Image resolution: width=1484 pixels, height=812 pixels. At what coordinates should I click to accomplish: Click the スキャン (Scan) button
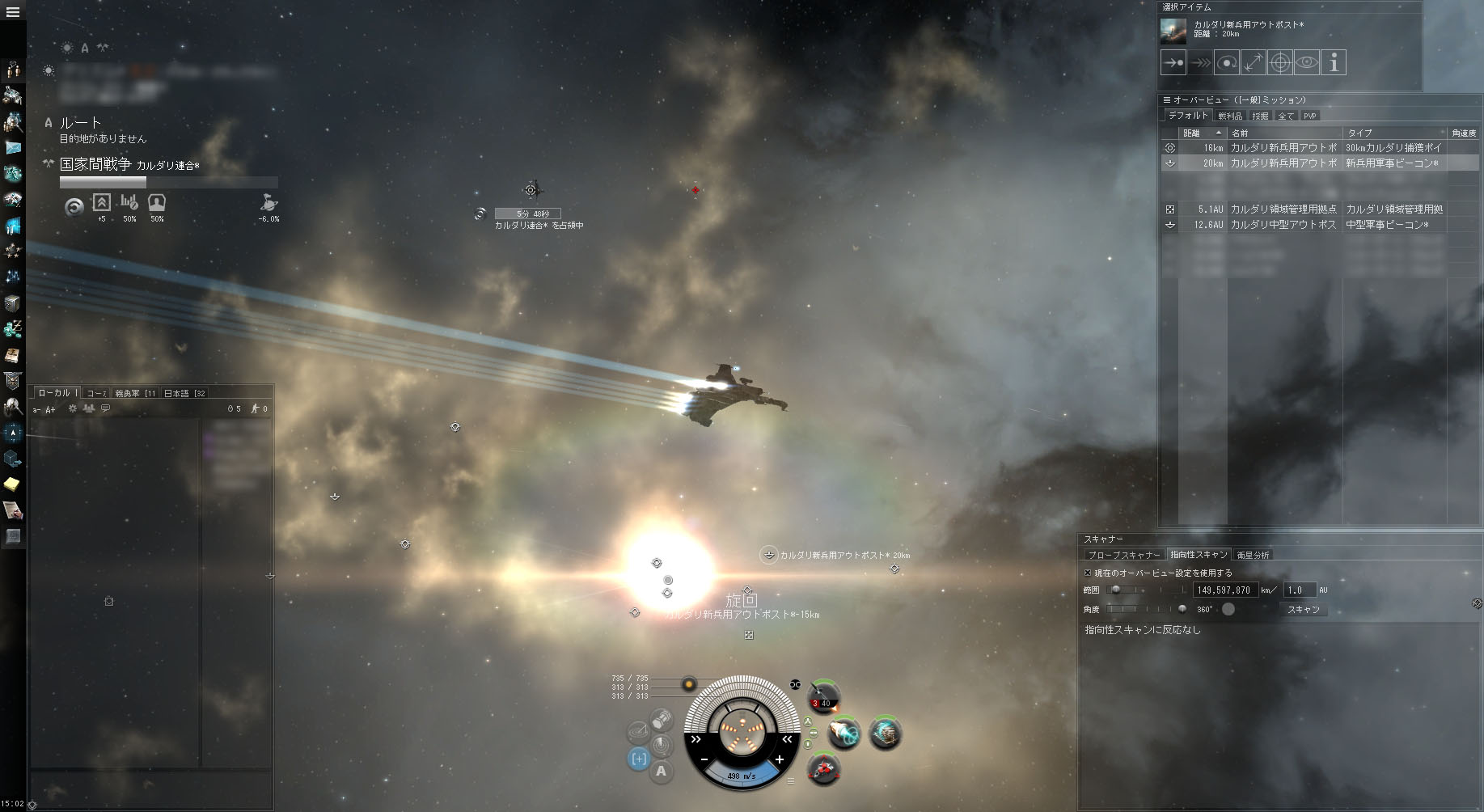pos(1303,609)
